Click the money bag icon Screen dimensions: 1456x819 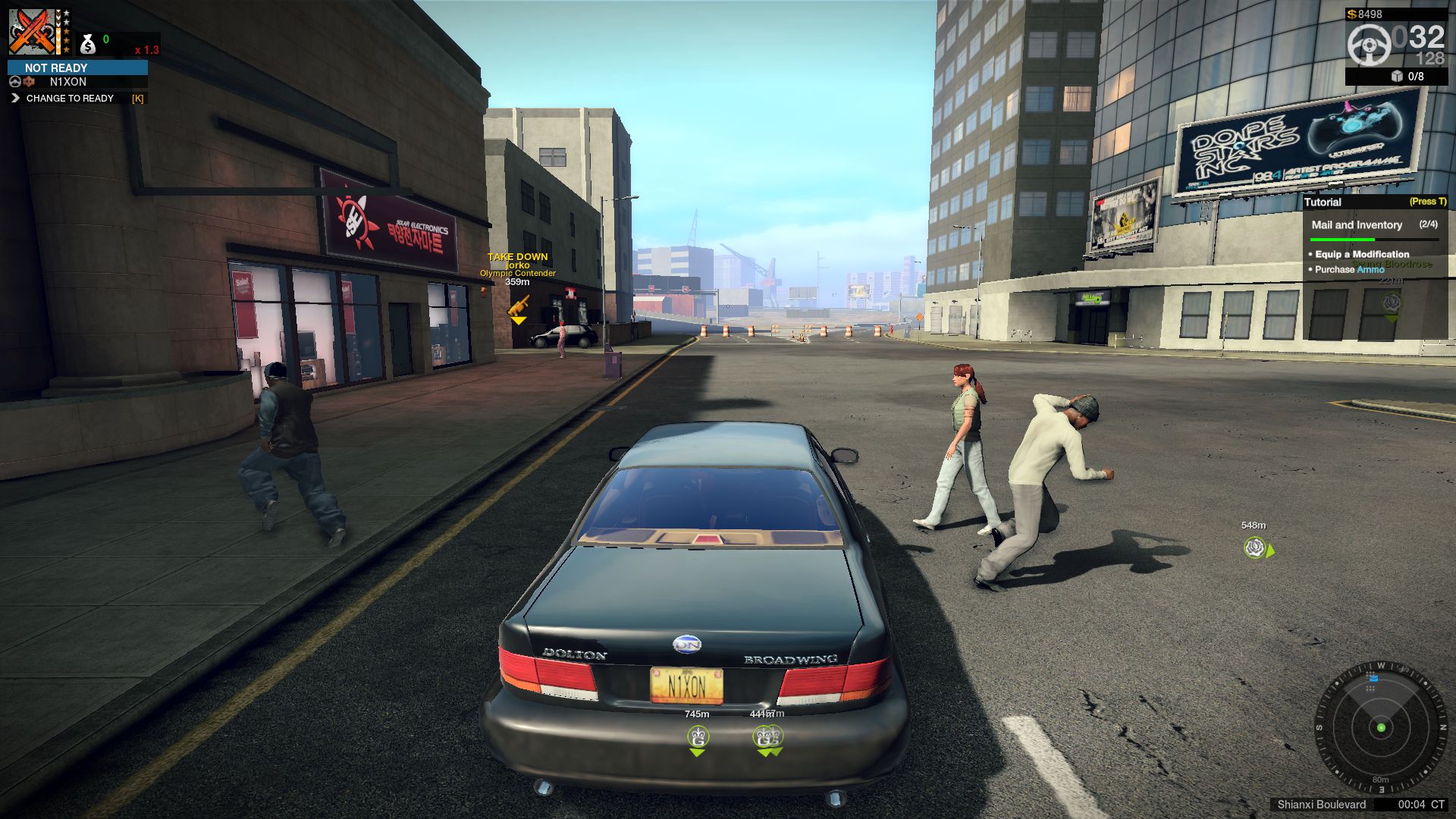88,44
